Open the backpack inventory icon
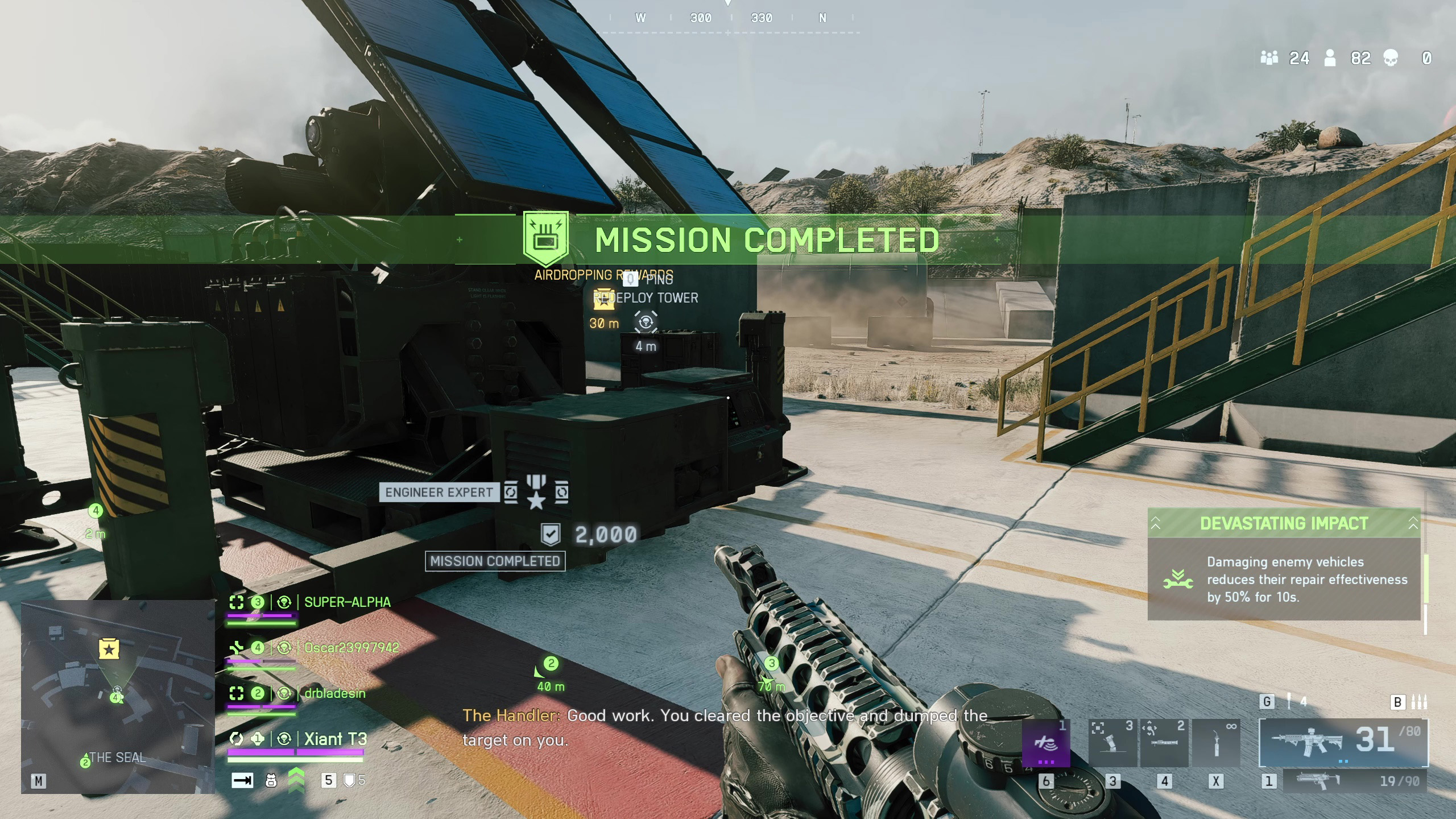Screen dimensions: 1456x819 click(271, 781)
